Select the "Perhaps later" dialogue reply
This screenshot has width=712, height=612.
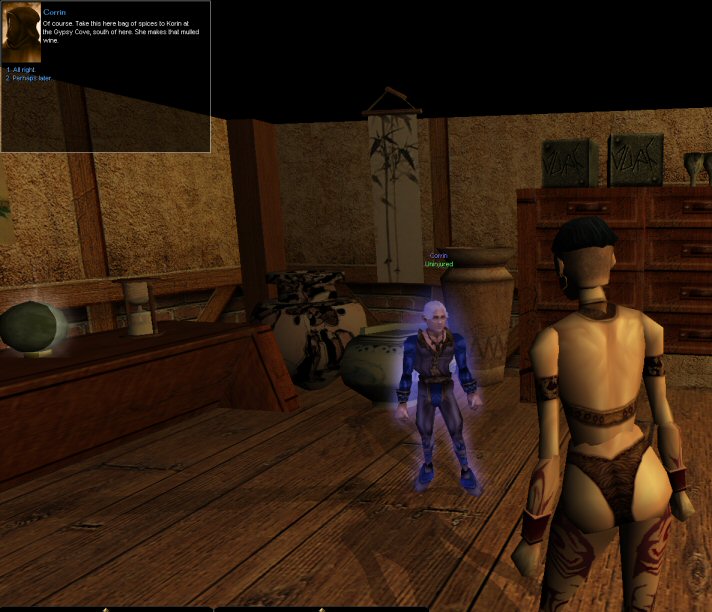tap(28, 77)
